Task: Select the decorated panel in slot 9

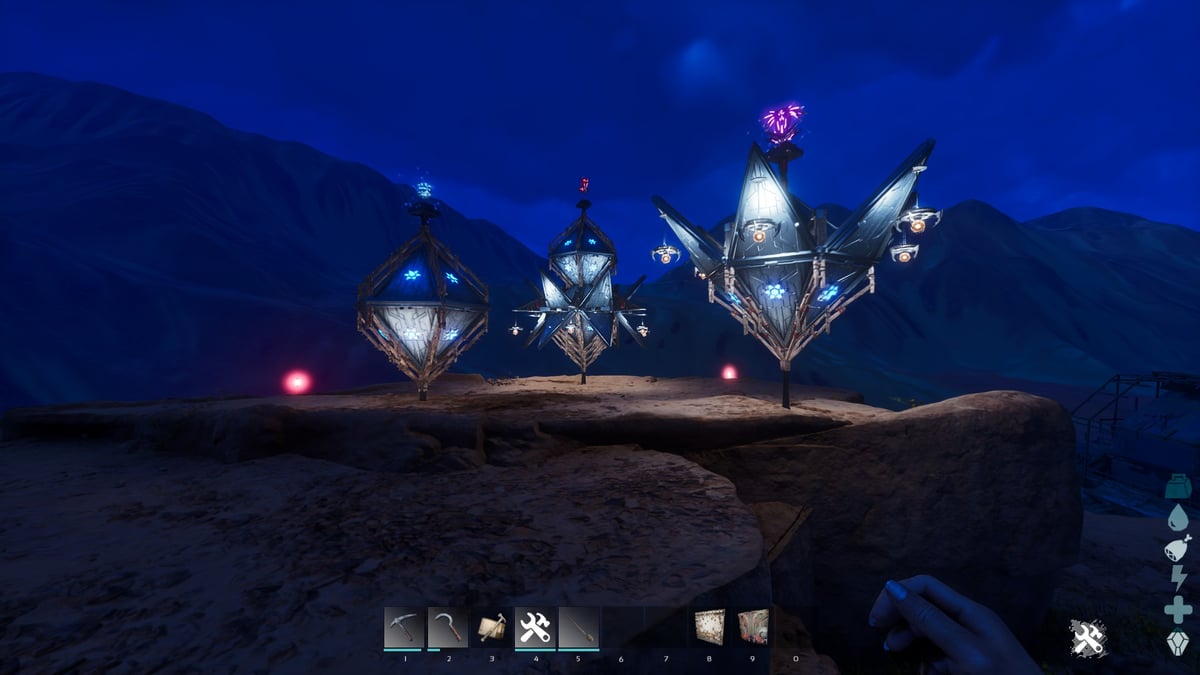Action: (x=753, y=627)
